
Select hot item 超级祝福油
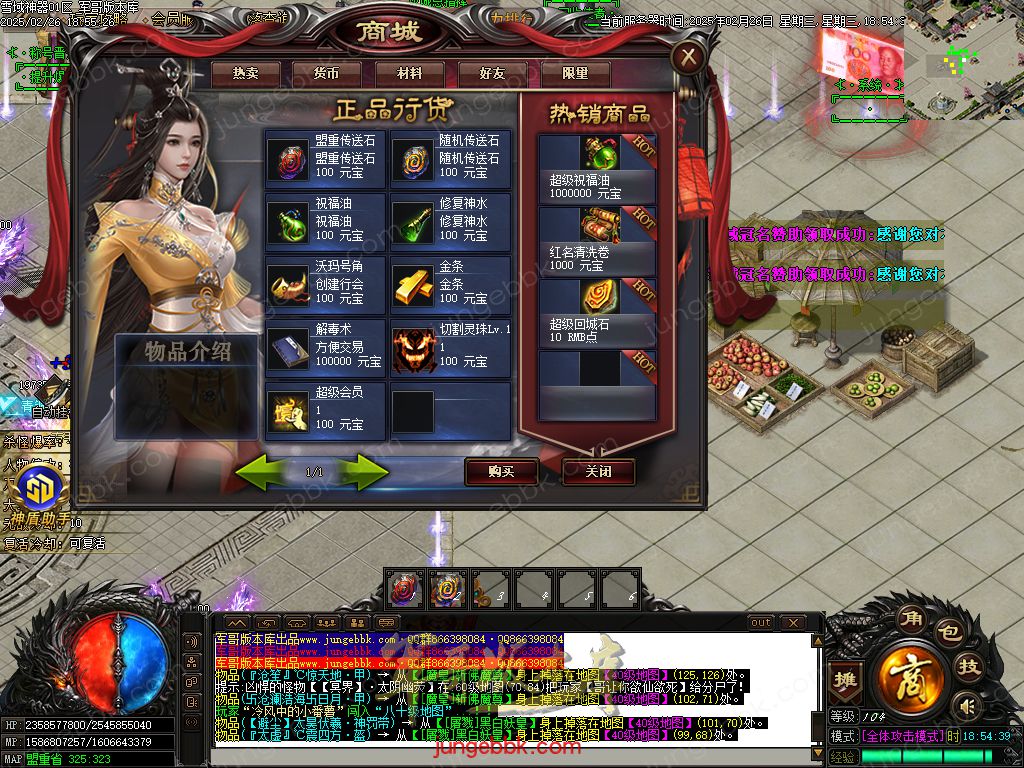point(597,166)
